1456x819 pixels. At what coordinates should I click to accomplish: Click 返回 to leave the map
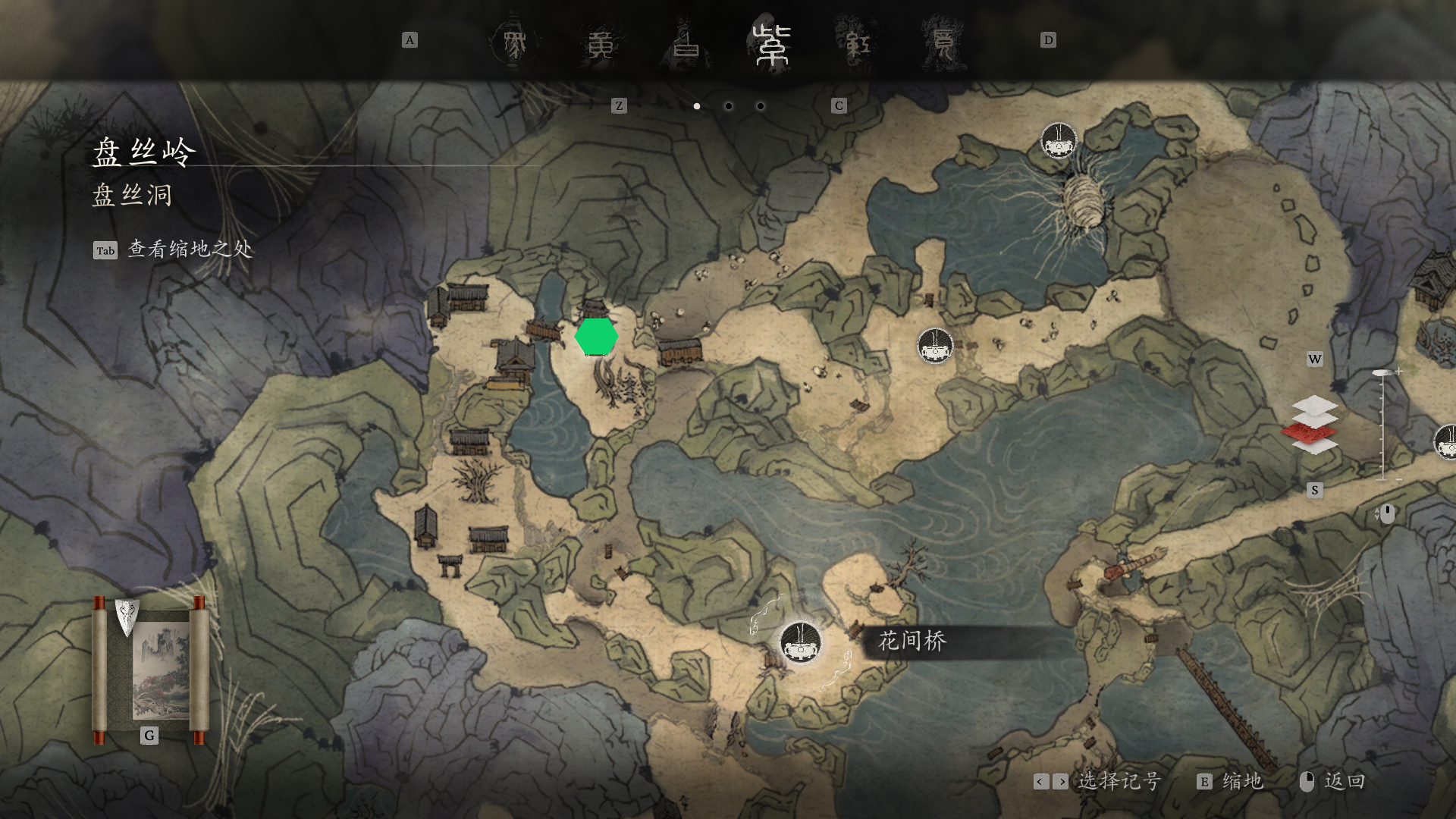click(1344, 782)
